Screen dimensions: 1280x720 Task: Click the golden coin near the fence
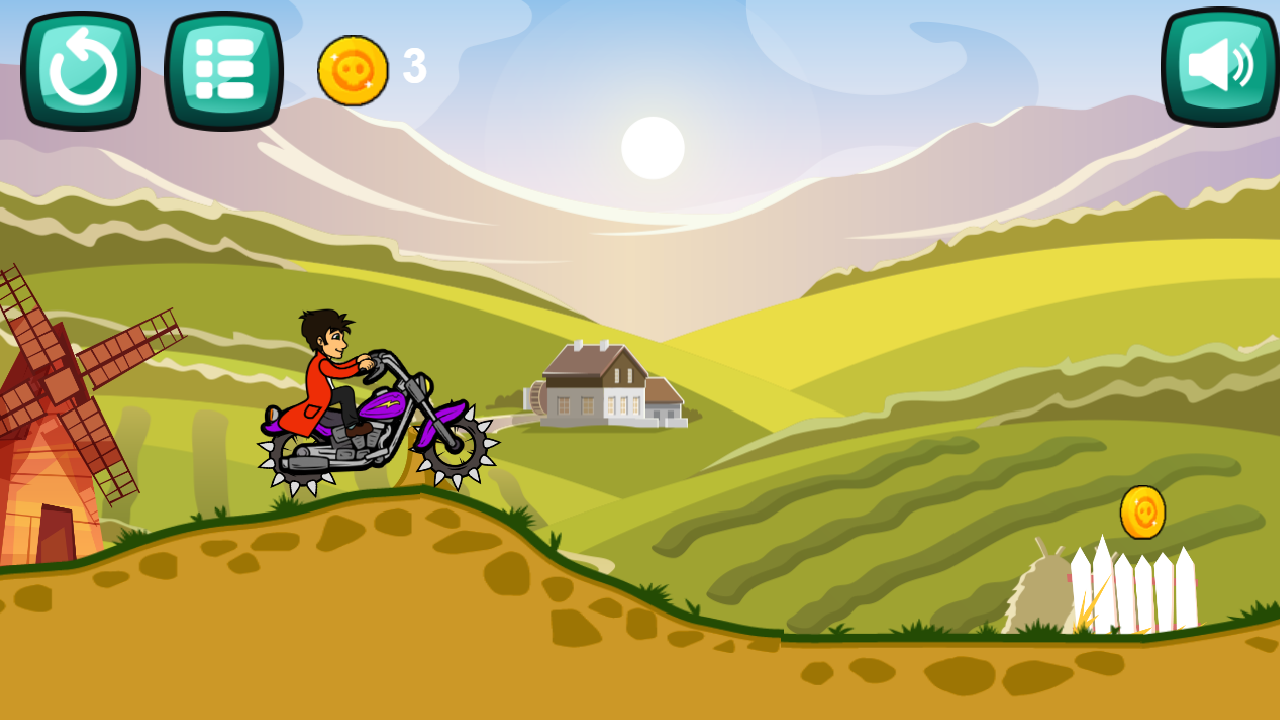[x=1143, y=512]
